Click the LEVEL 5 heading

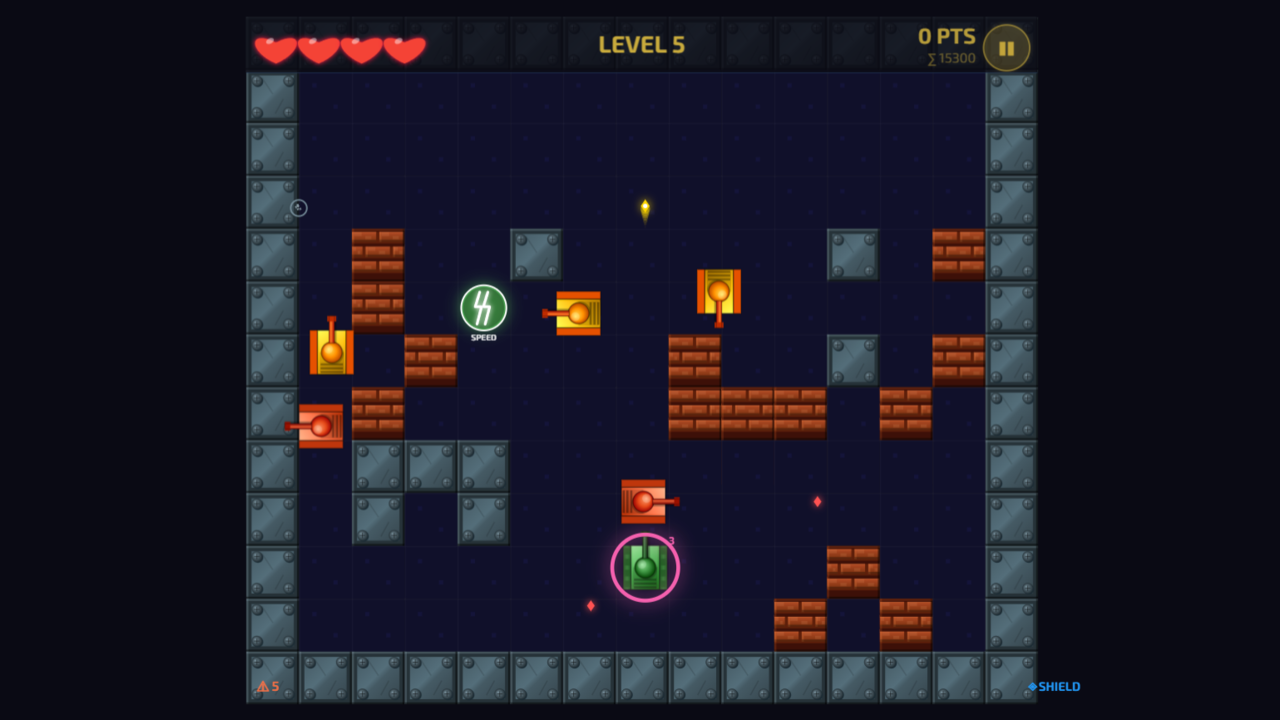coord(640,44)
